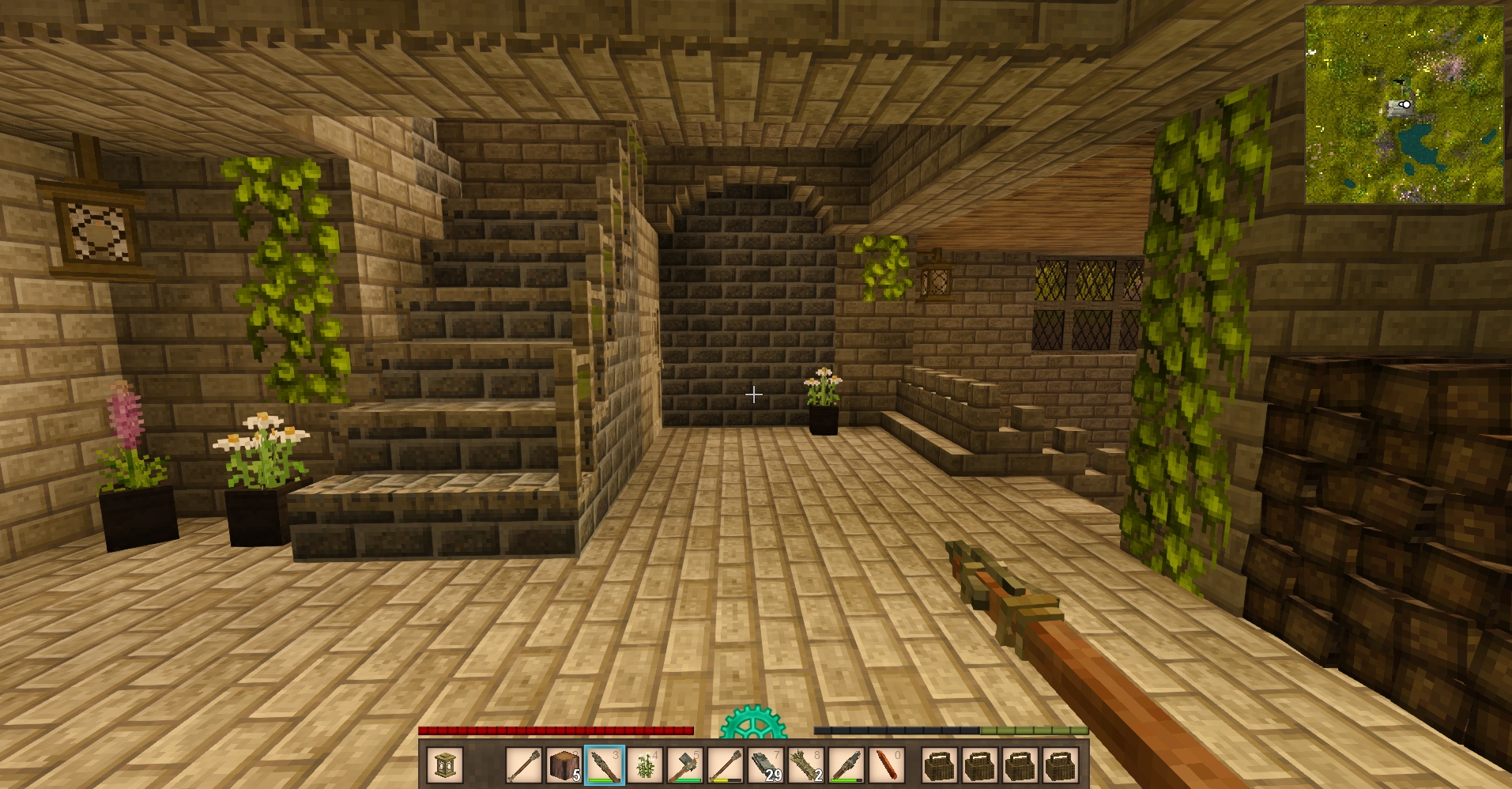This screenshot has width=1512, height=789.
Task: Select the red stick in slot 0
Action: [x=887, y=765]
